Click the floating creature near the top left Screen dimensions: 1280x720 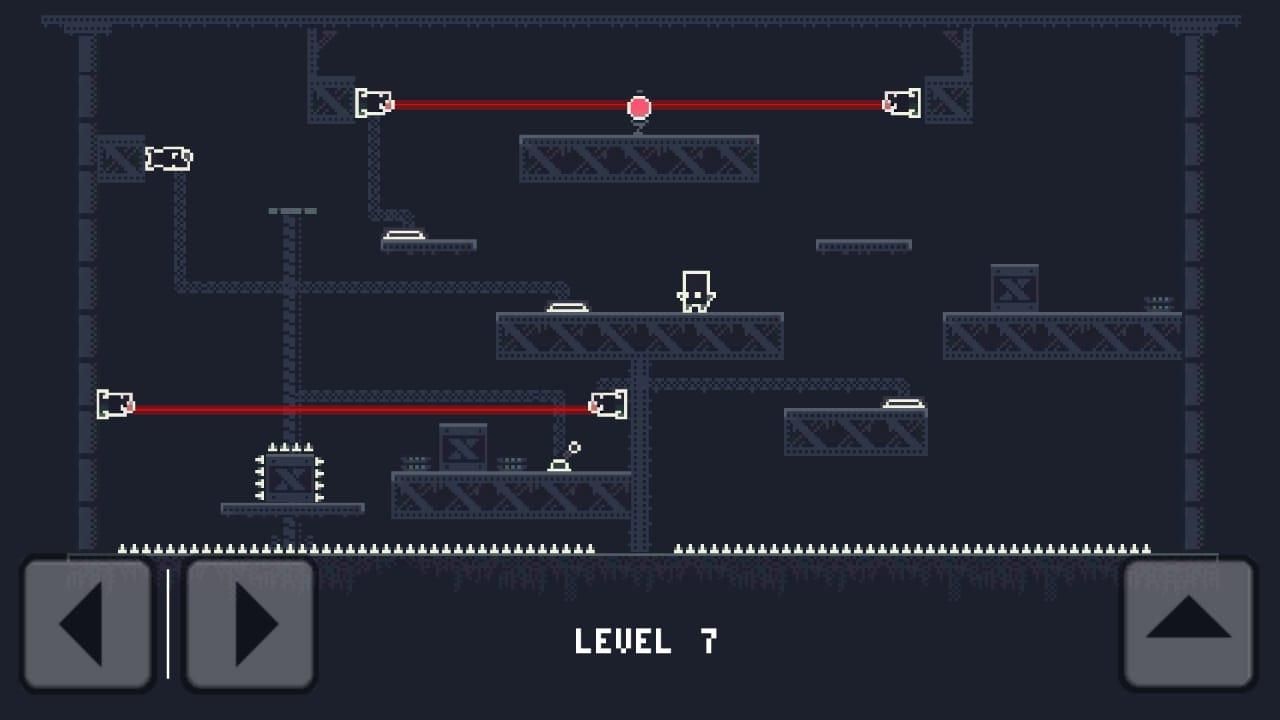pos(168,157)
